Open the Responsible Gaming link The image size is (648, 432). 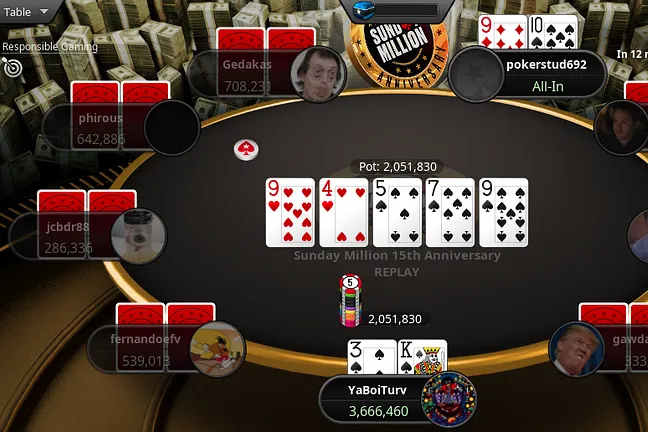coord(49,46)
